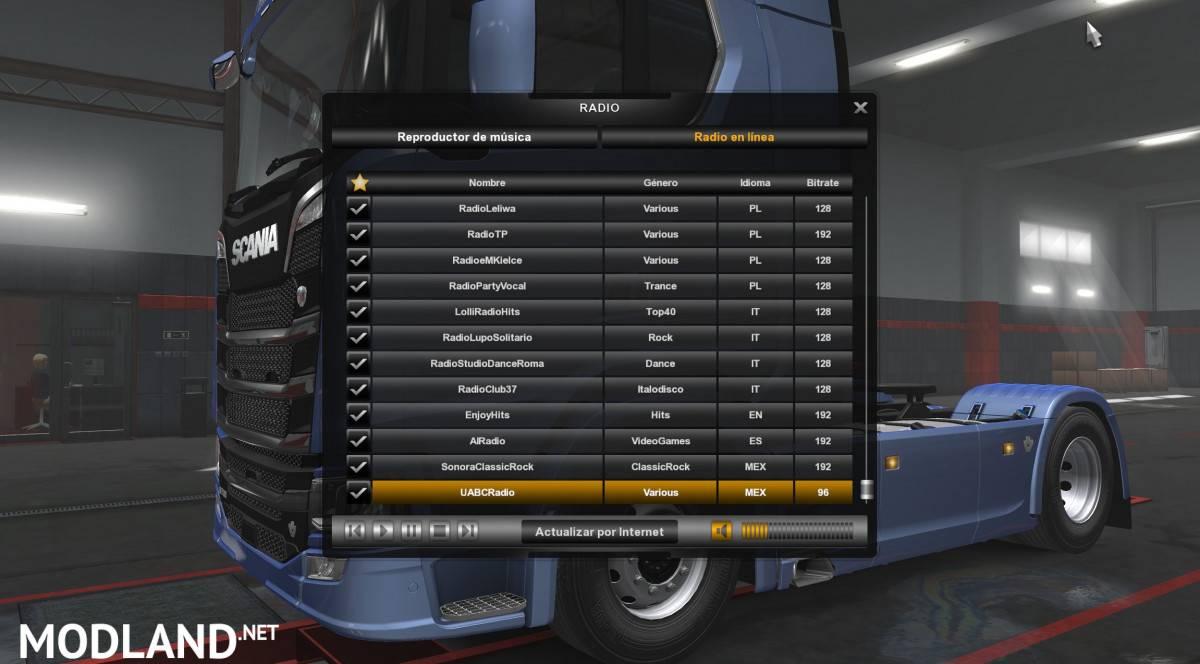Switch to the Reproductor de música tab
The image size is (1200, 664).
point(464,137)
